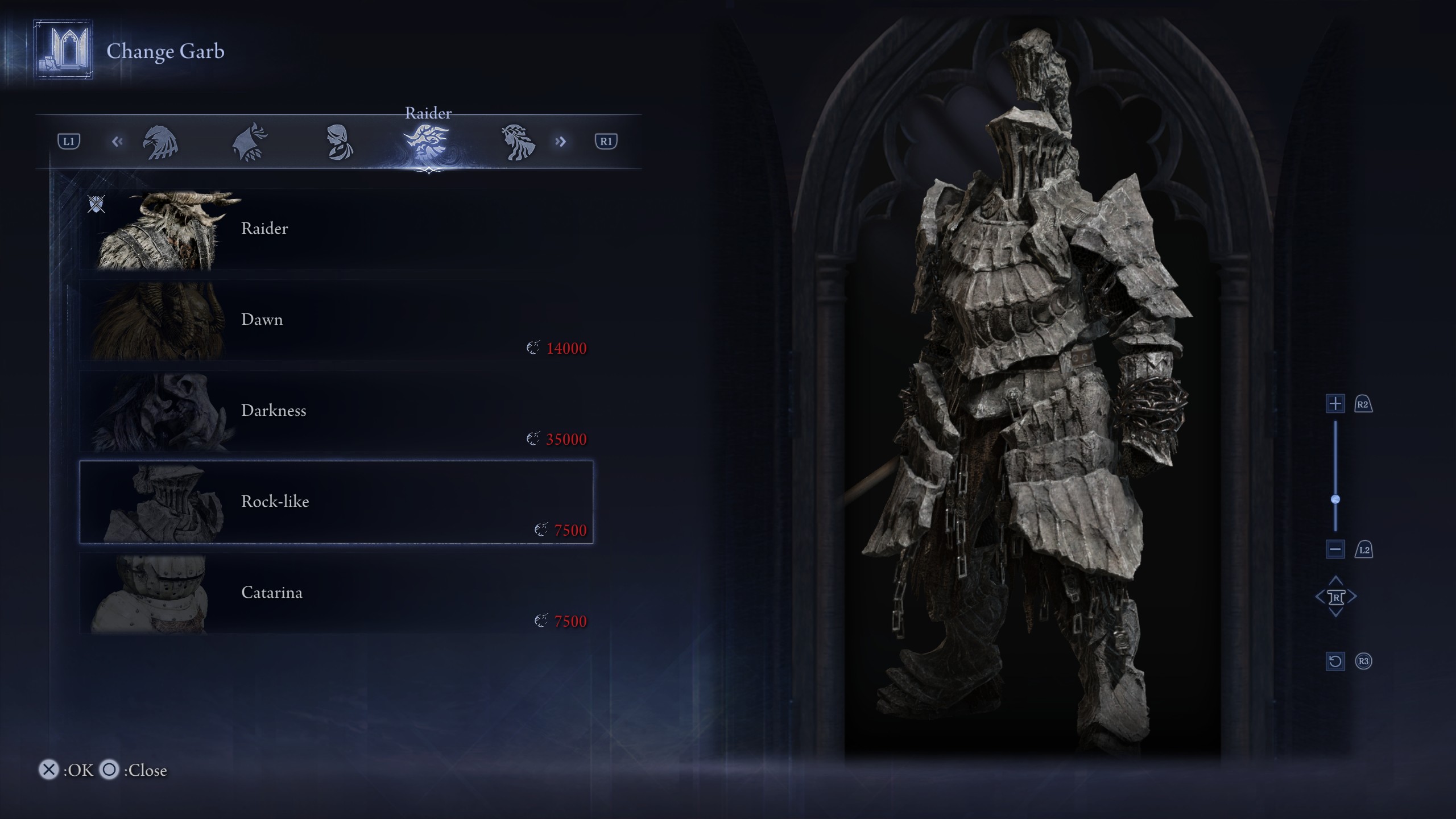Reset the model view rotation

tap(1335, 661)
